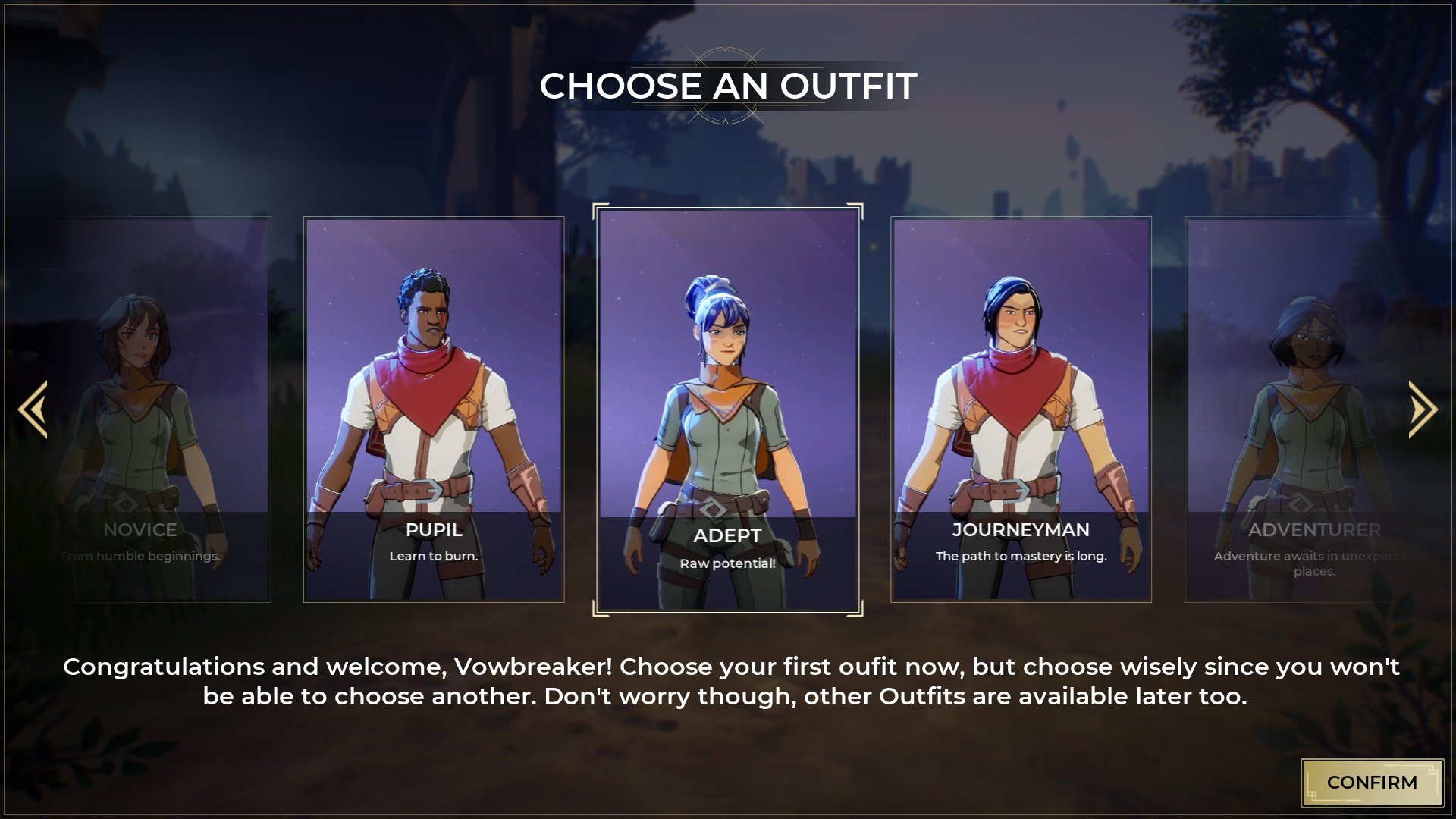Confirm the outfit selection
The width and height of the screenshot is (1456, 819).
[1371, 782]
